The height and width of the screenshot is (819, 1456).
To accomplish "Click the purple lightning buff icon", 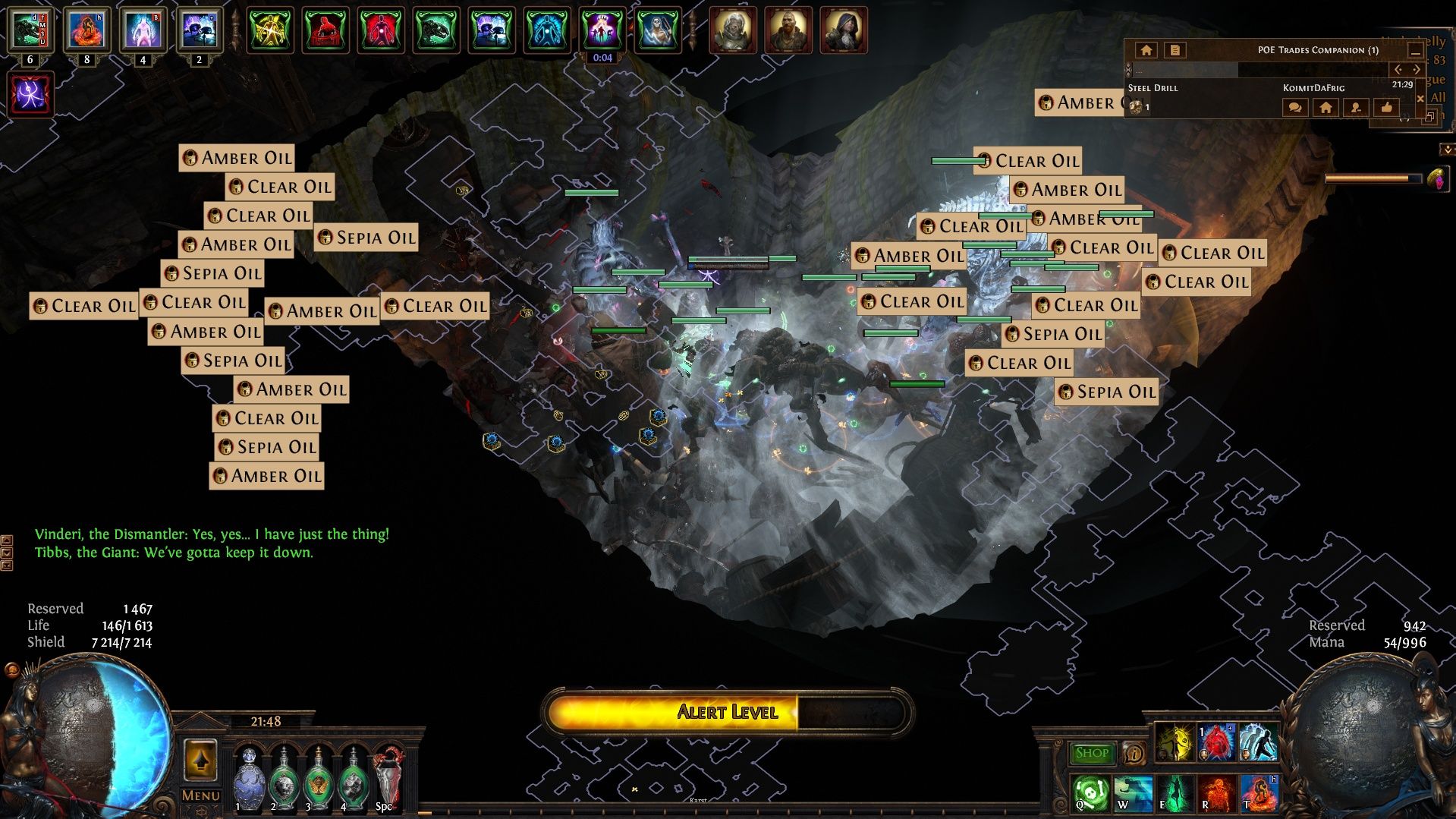I will pyautogui.click(x=31, y=94).
